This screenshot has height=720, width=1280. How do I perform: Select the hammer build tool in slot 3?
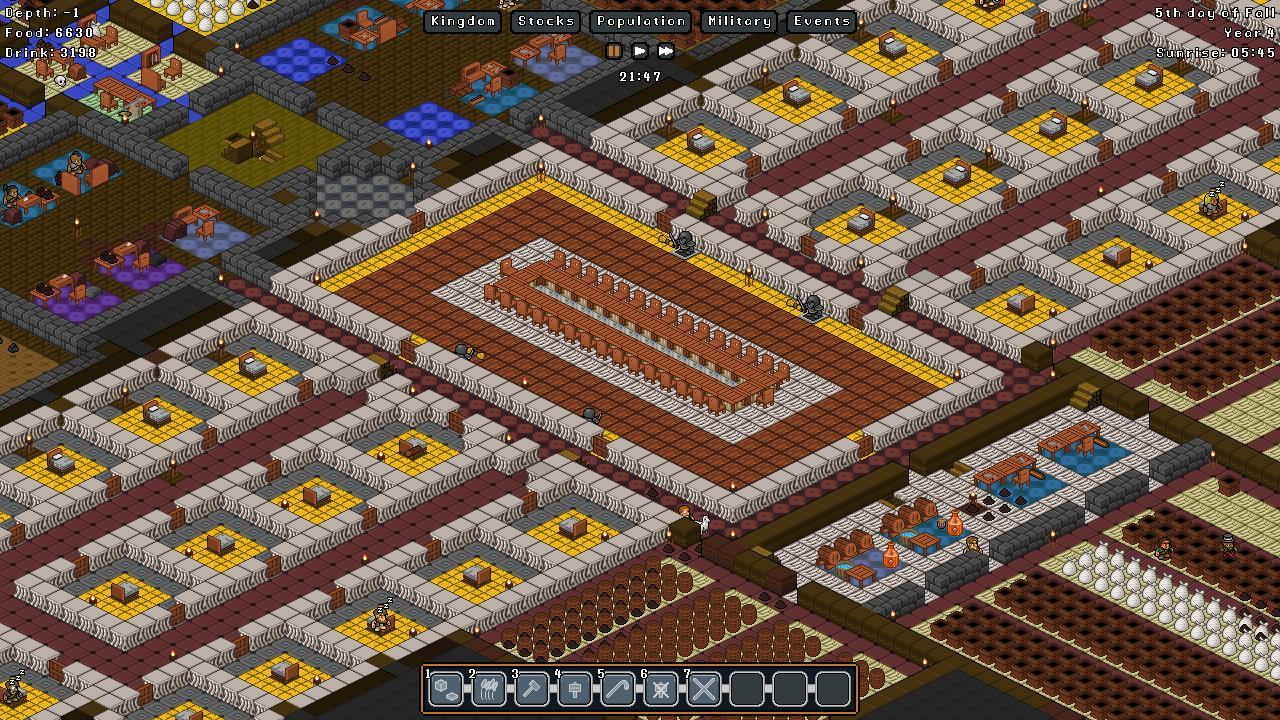pyautogui.click(x=531, y=689)
